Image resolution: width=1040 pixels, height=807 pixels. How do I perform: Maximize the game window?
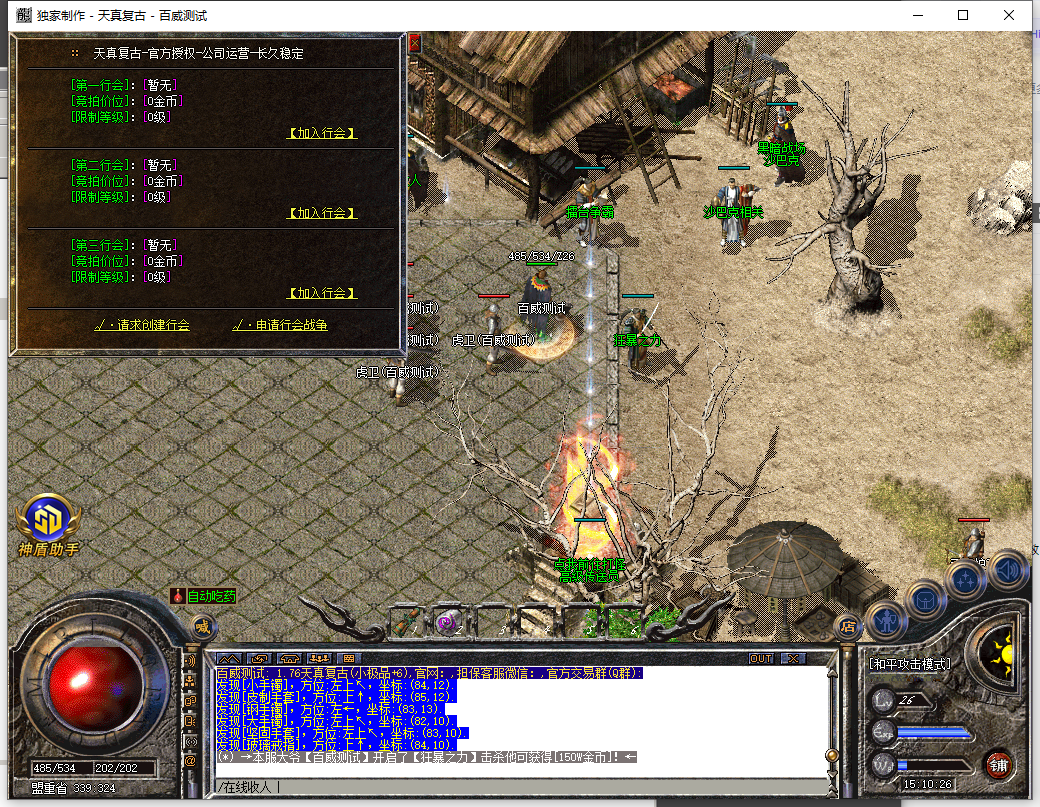tap(963, 15)
